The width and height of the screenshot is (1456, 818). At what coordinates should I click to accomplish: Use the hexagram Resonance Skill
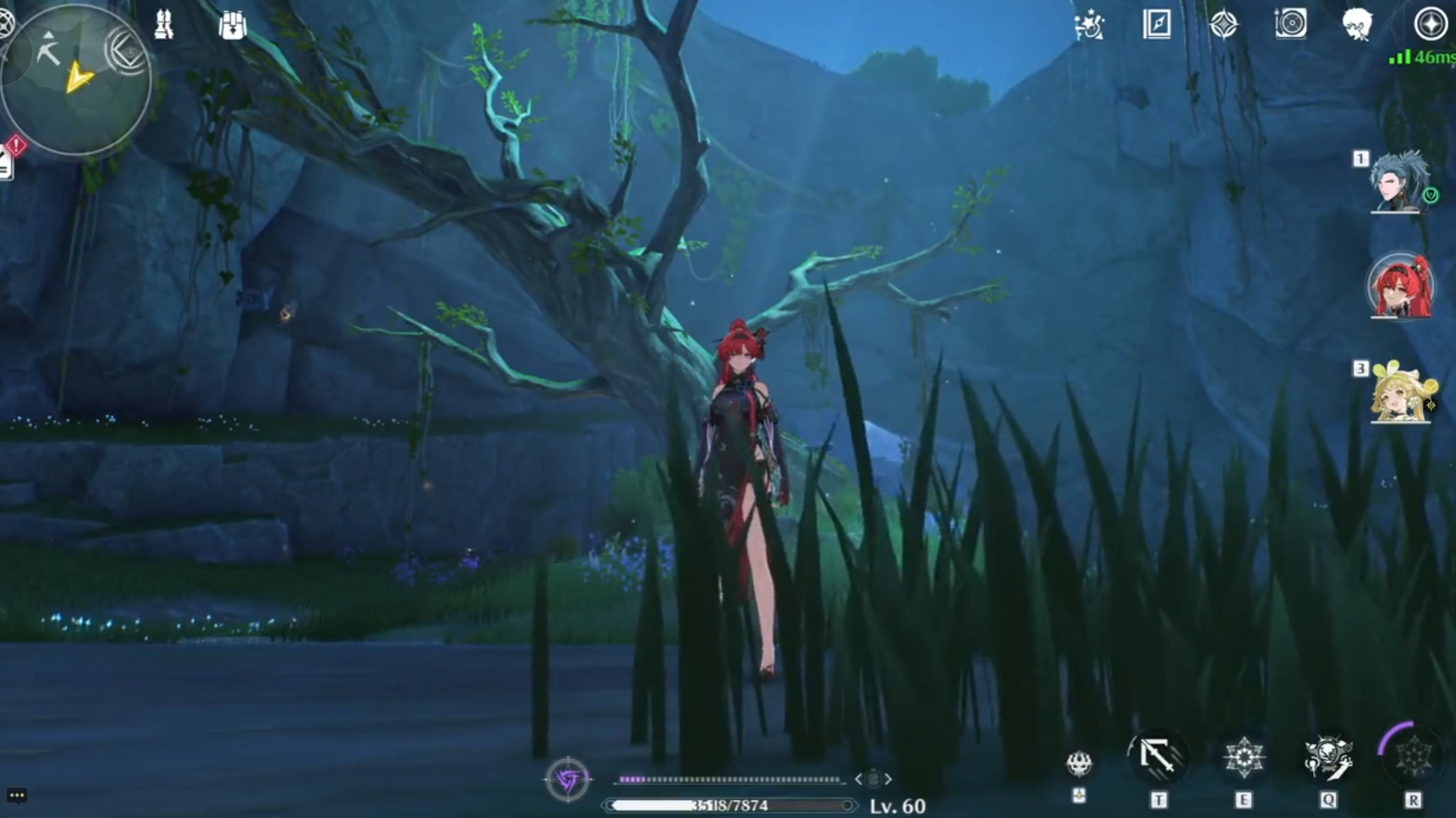(1243, 756)
